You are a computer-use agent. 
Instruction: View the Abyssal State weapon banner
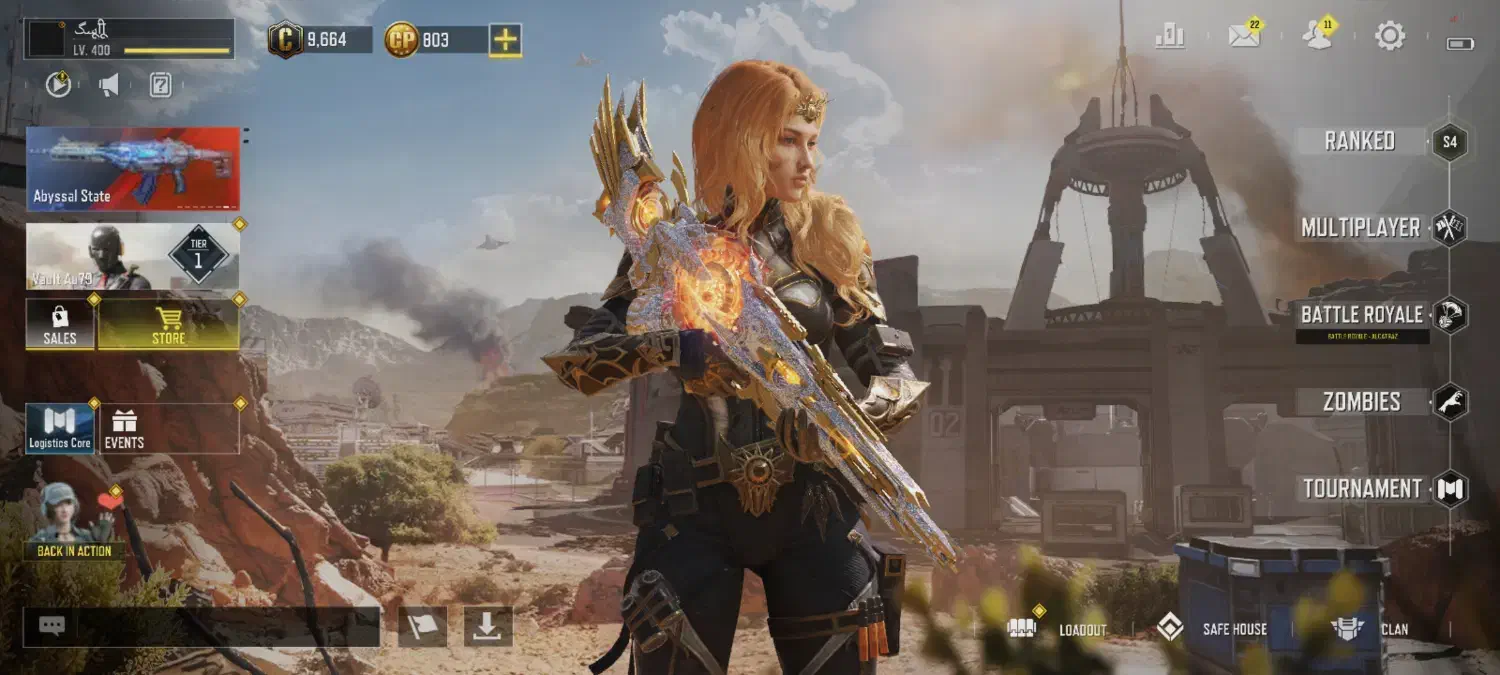[x=133, y=168]
